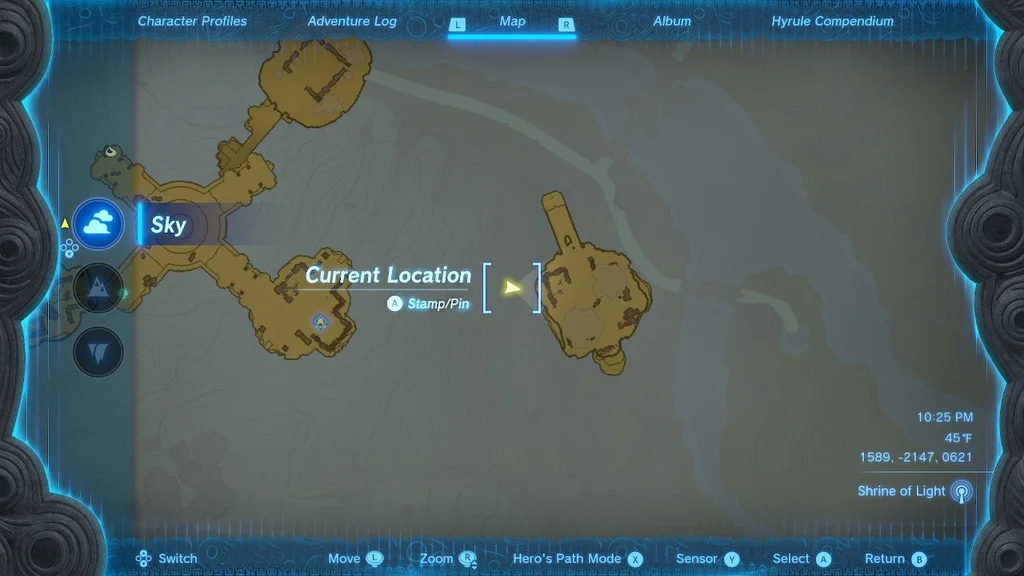Open the Character Profiles tab
Image resolution: width=1024 pixels, height=576 pixels.
(192, 21)
